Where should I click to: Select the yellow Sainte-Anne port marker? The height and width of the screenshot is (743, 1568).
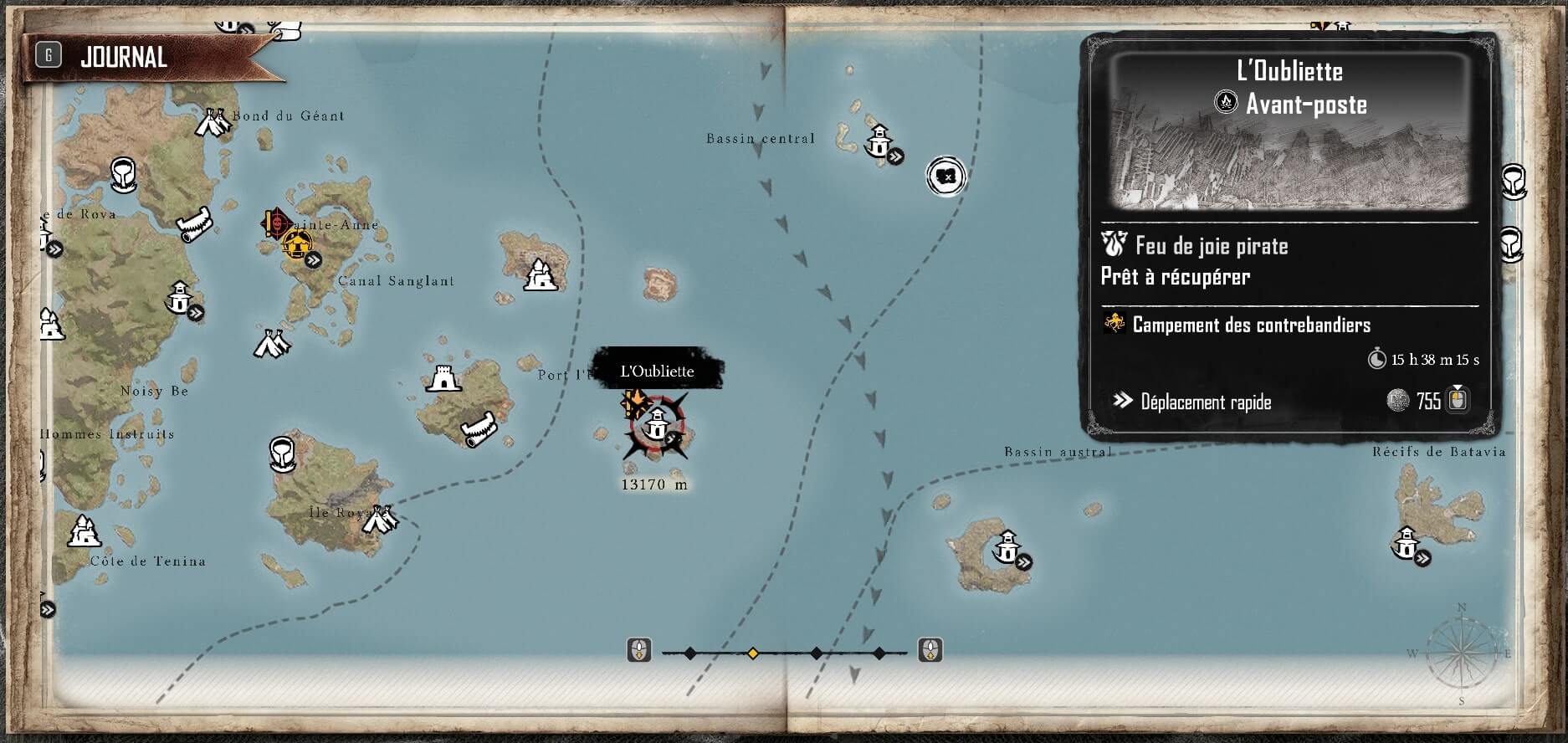296,245
